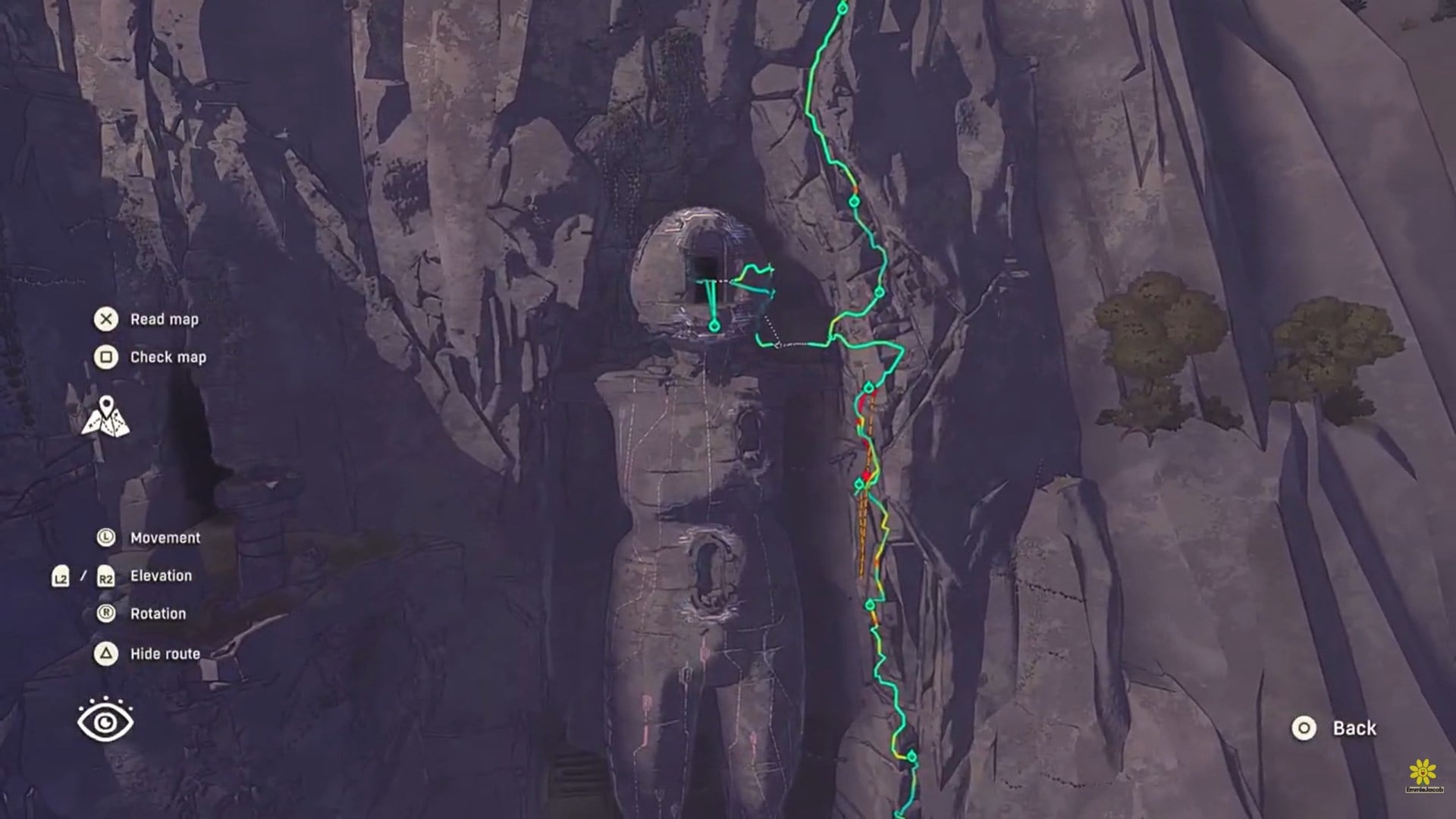Select the Check map menu entry

pos(168,356)
